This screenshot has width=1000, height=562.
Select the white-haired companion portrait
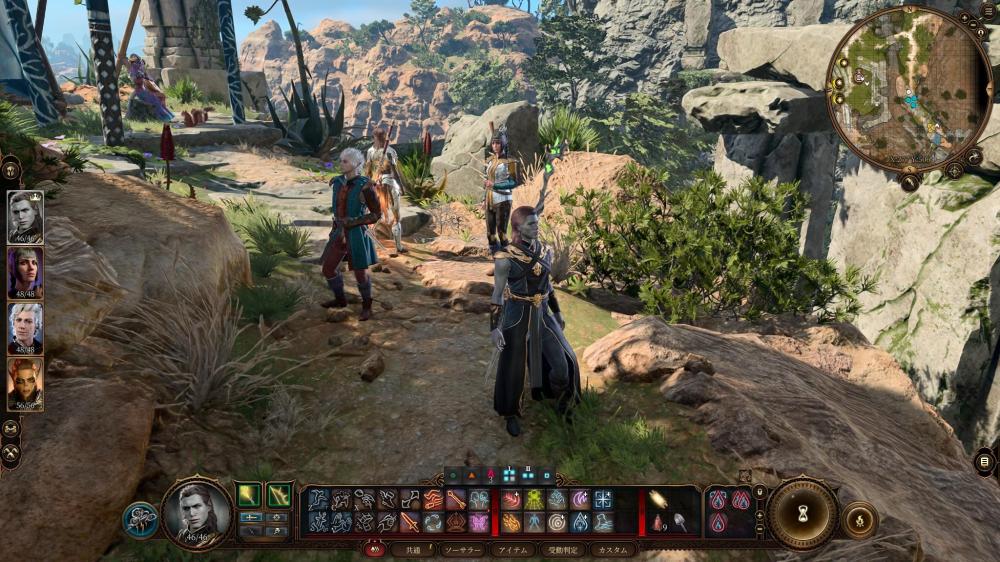[x=25, y=328]
